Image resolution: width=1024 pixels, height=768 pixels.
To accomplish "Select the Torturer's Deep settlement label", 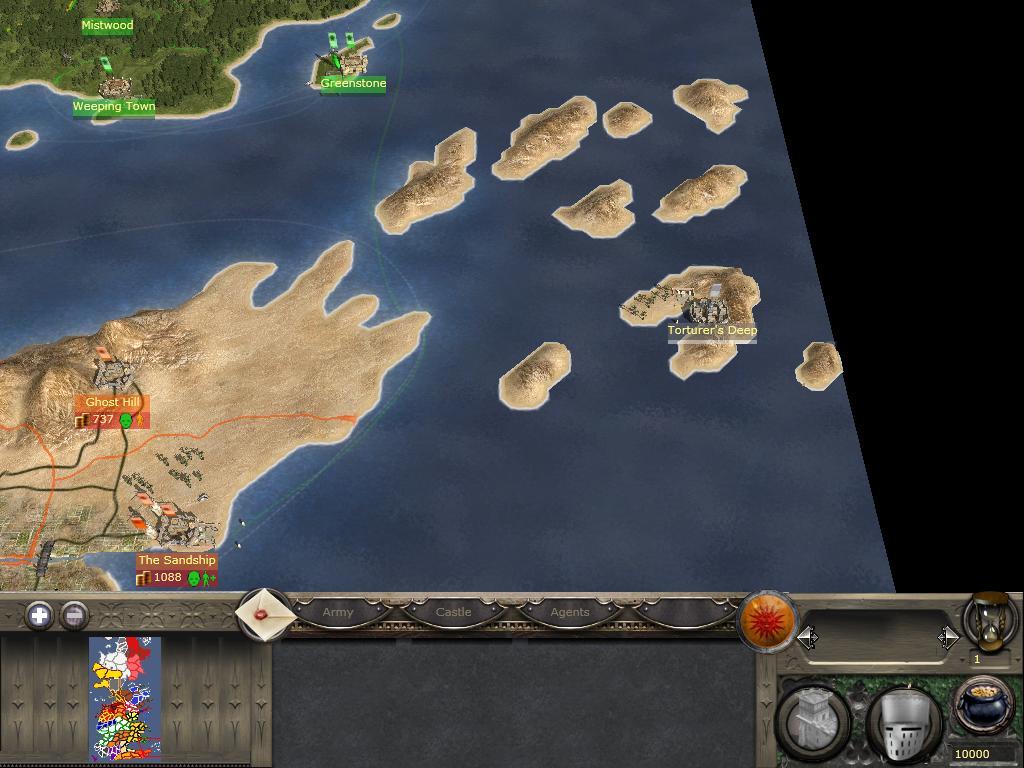I will [x=712, y=330].
